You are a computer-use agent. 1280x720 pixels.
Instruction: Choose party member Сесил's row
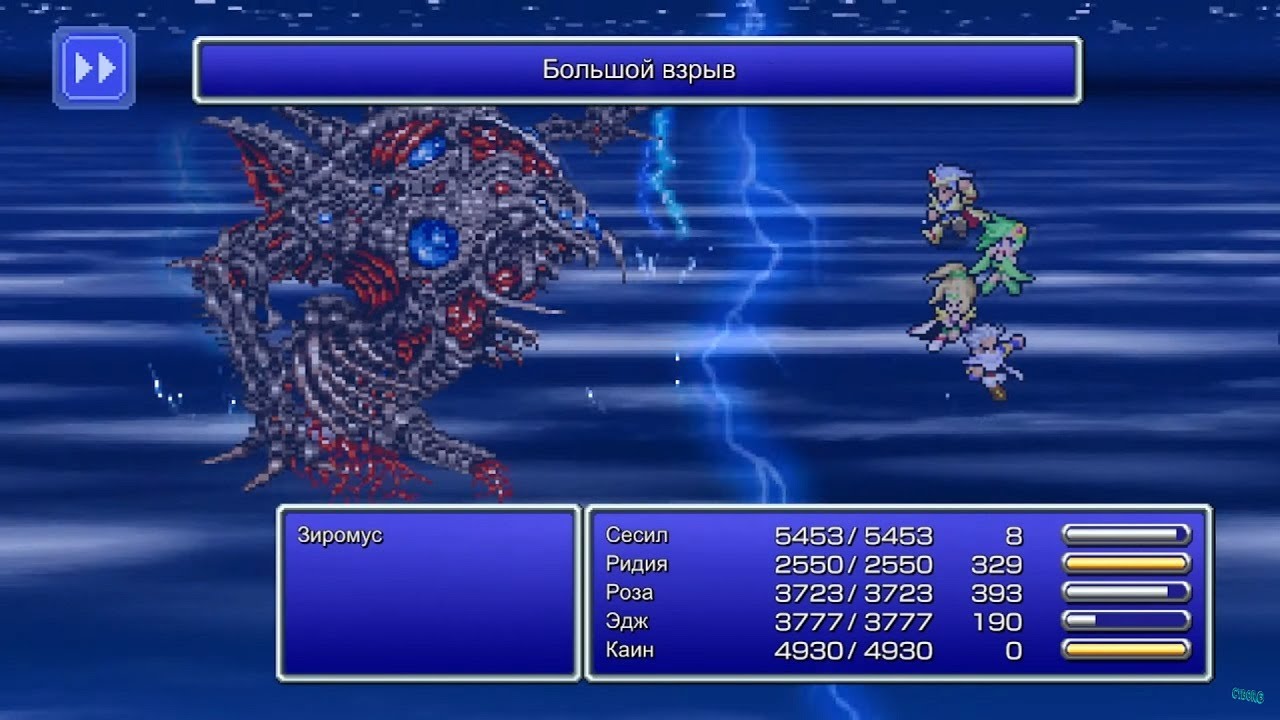(x=637, y=536)
